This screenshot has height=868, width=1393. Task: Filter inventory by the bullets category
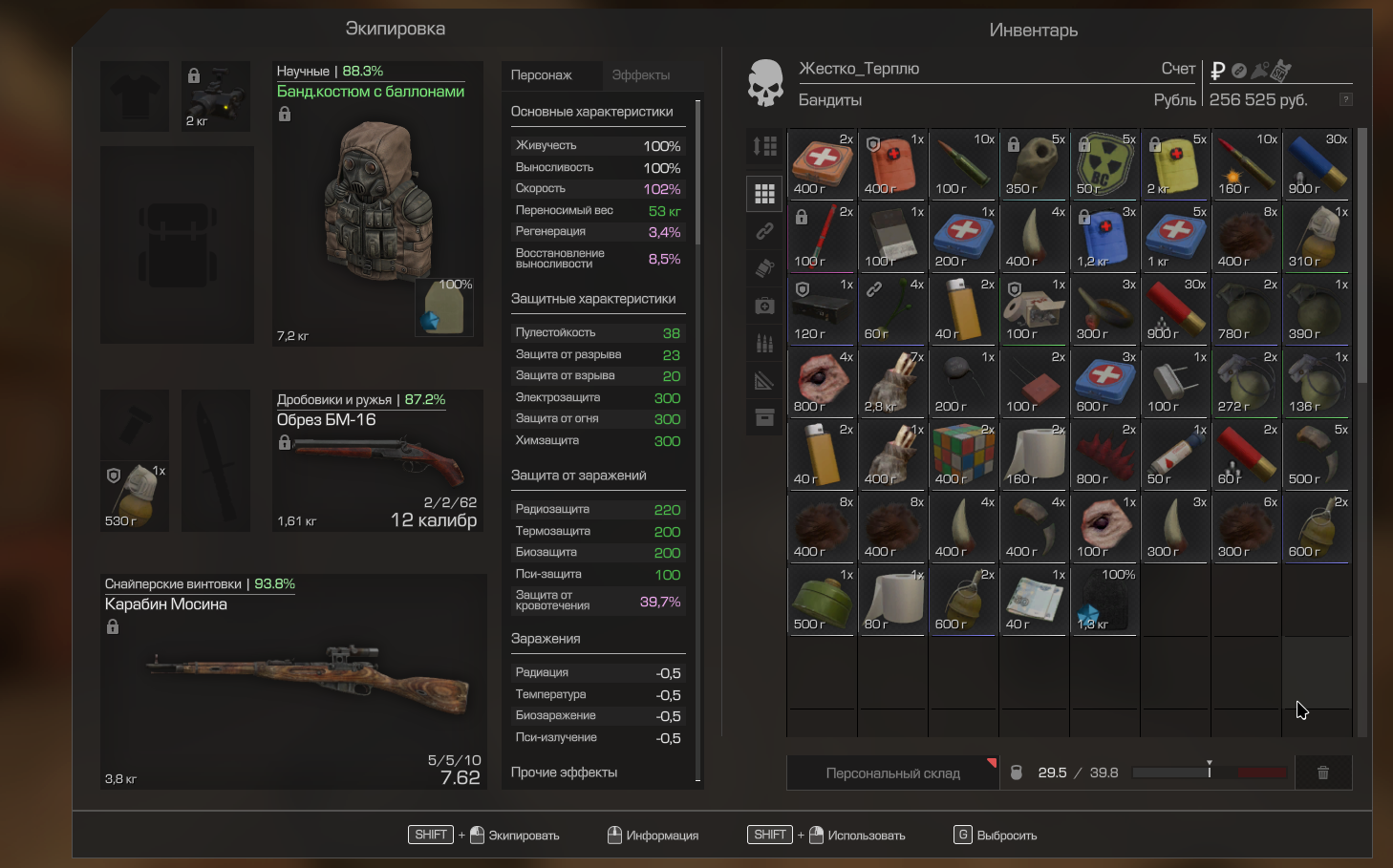click(764, 343)
